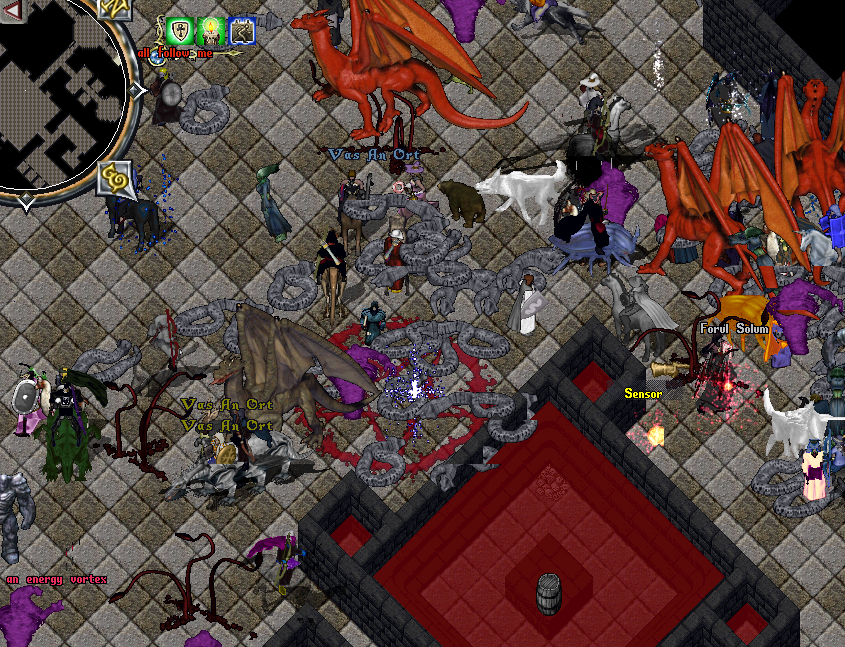
Task: Select the green ankh shield buff icon
Action: tap(180, 31)
